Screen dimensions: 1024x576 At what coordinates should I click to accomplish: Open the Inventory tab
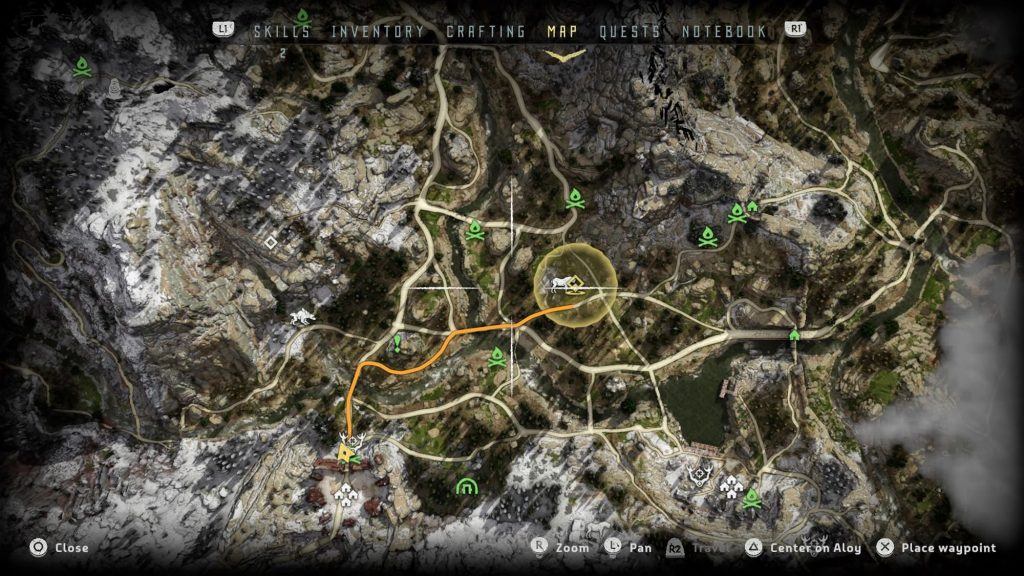coord(378,31)
